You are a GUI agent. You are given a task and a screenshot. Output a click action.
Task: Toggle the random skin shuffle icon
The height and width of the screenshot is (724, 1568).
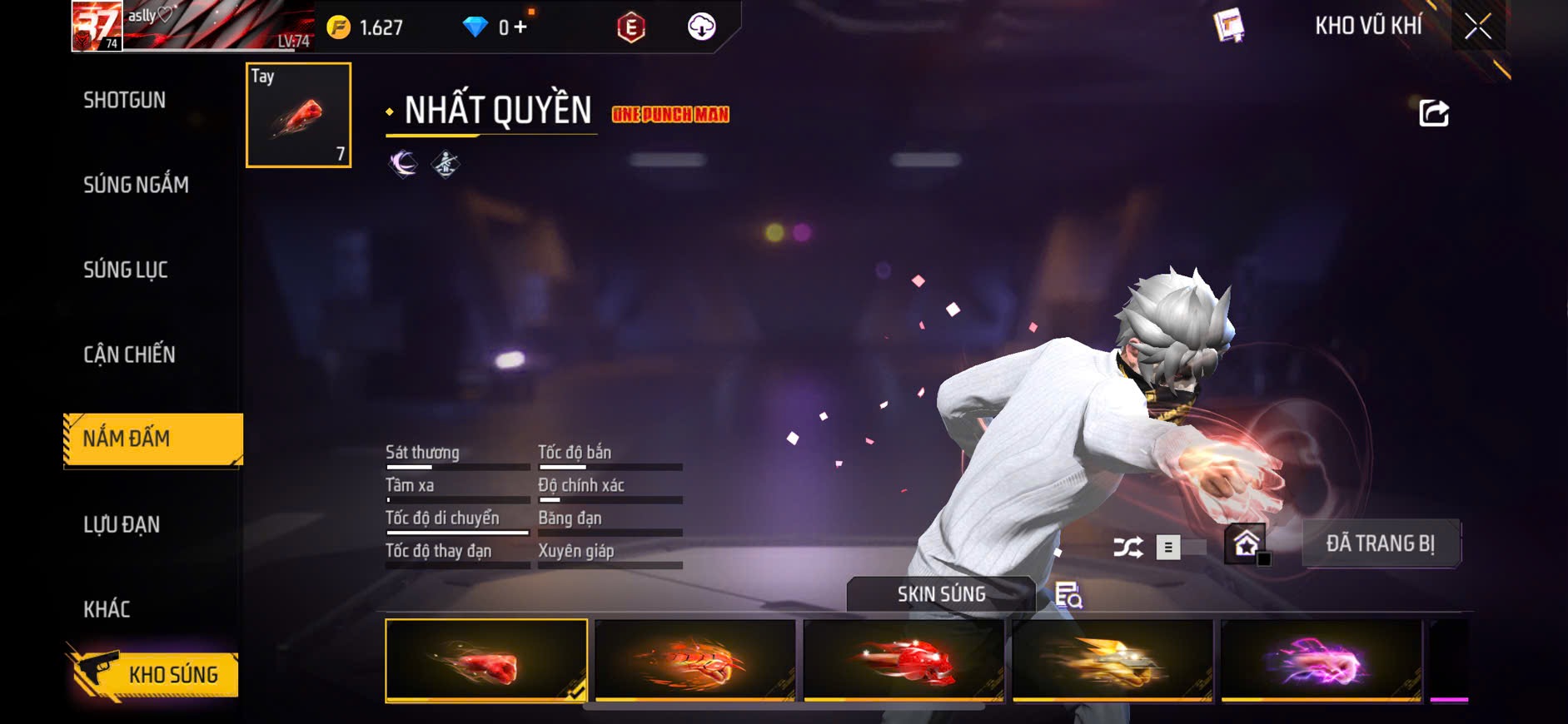coord(1128,547)
